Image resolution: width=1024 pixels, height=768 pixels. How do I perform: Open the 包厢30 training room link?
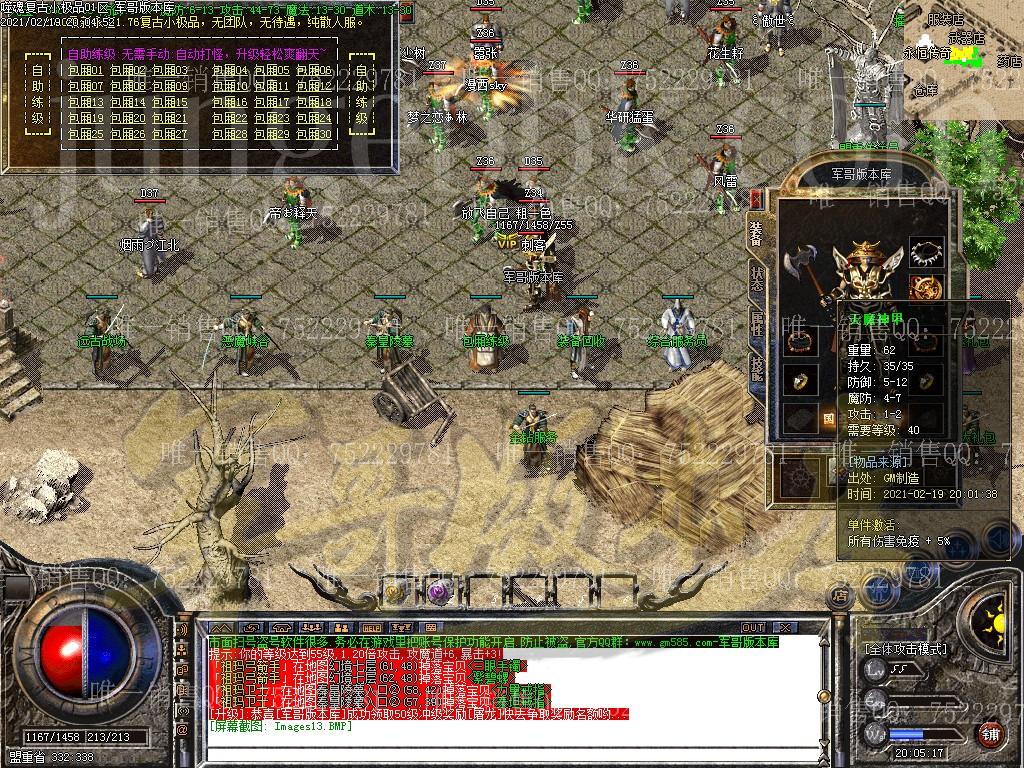(315, 134)
